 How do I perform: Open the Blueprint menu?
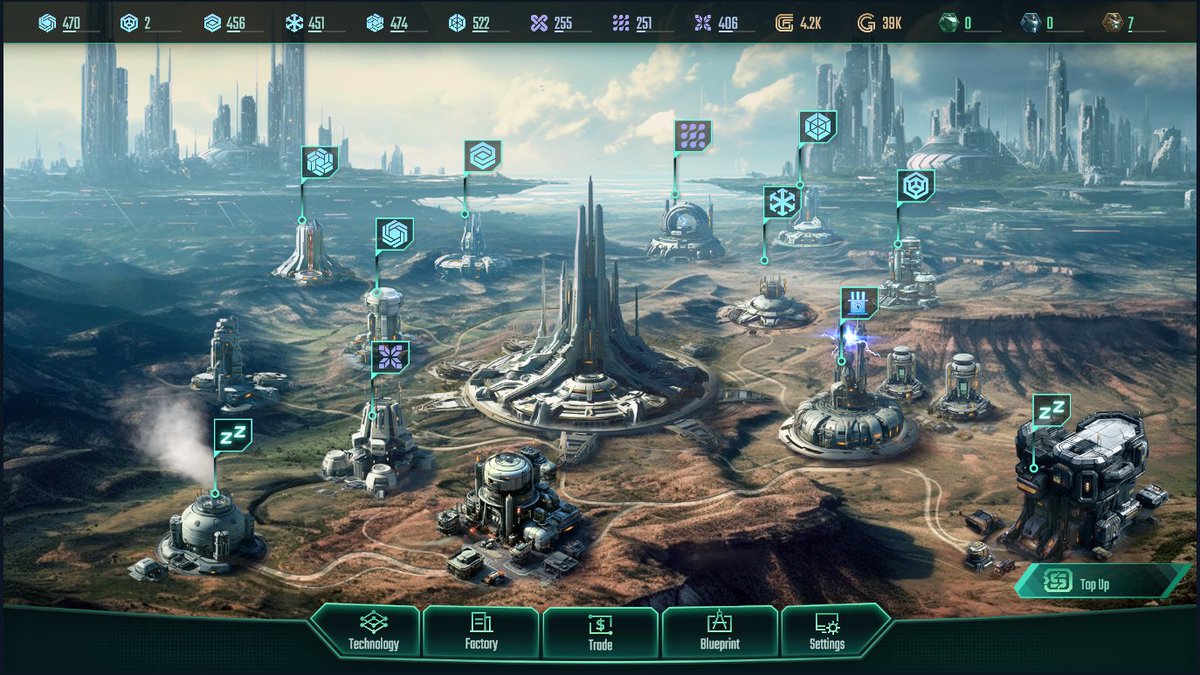point(719,632)
